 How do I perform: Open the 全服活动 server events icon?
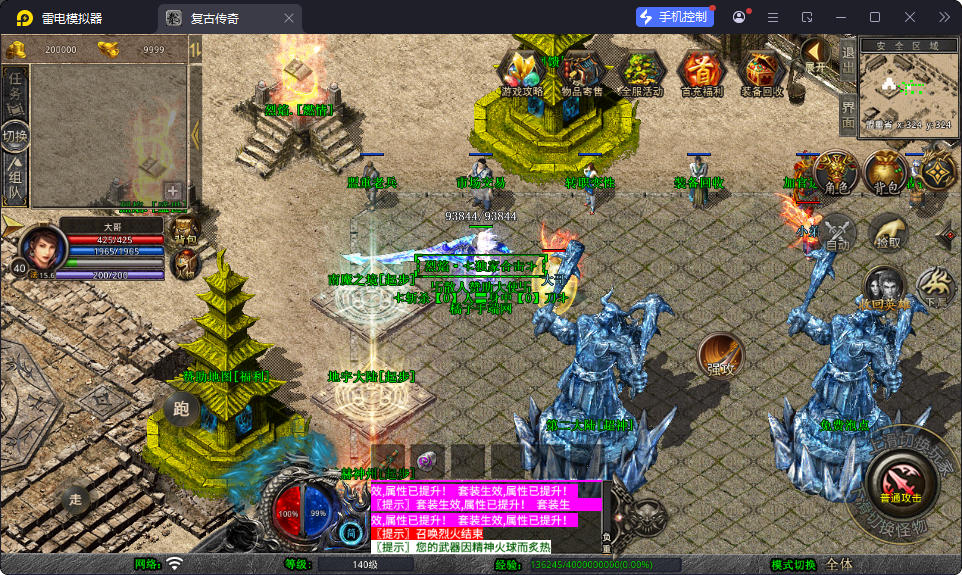[641, 72]
